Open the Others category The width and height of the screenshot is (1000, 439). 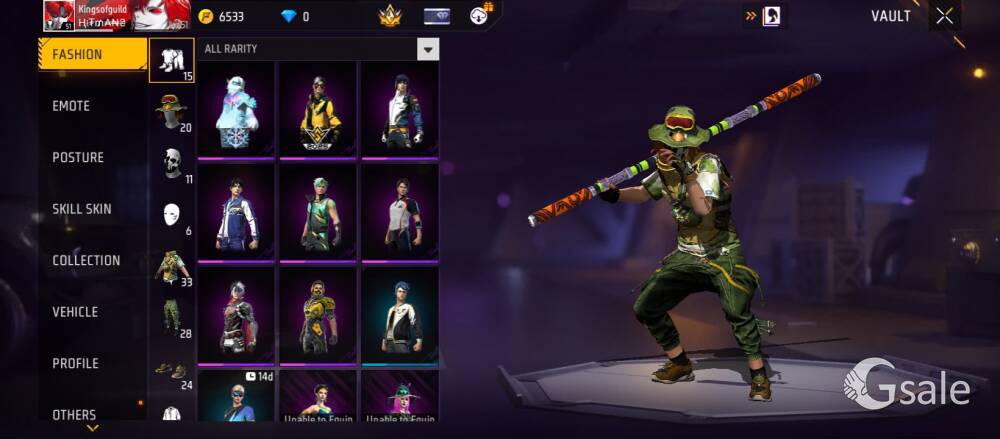(74, 414)
